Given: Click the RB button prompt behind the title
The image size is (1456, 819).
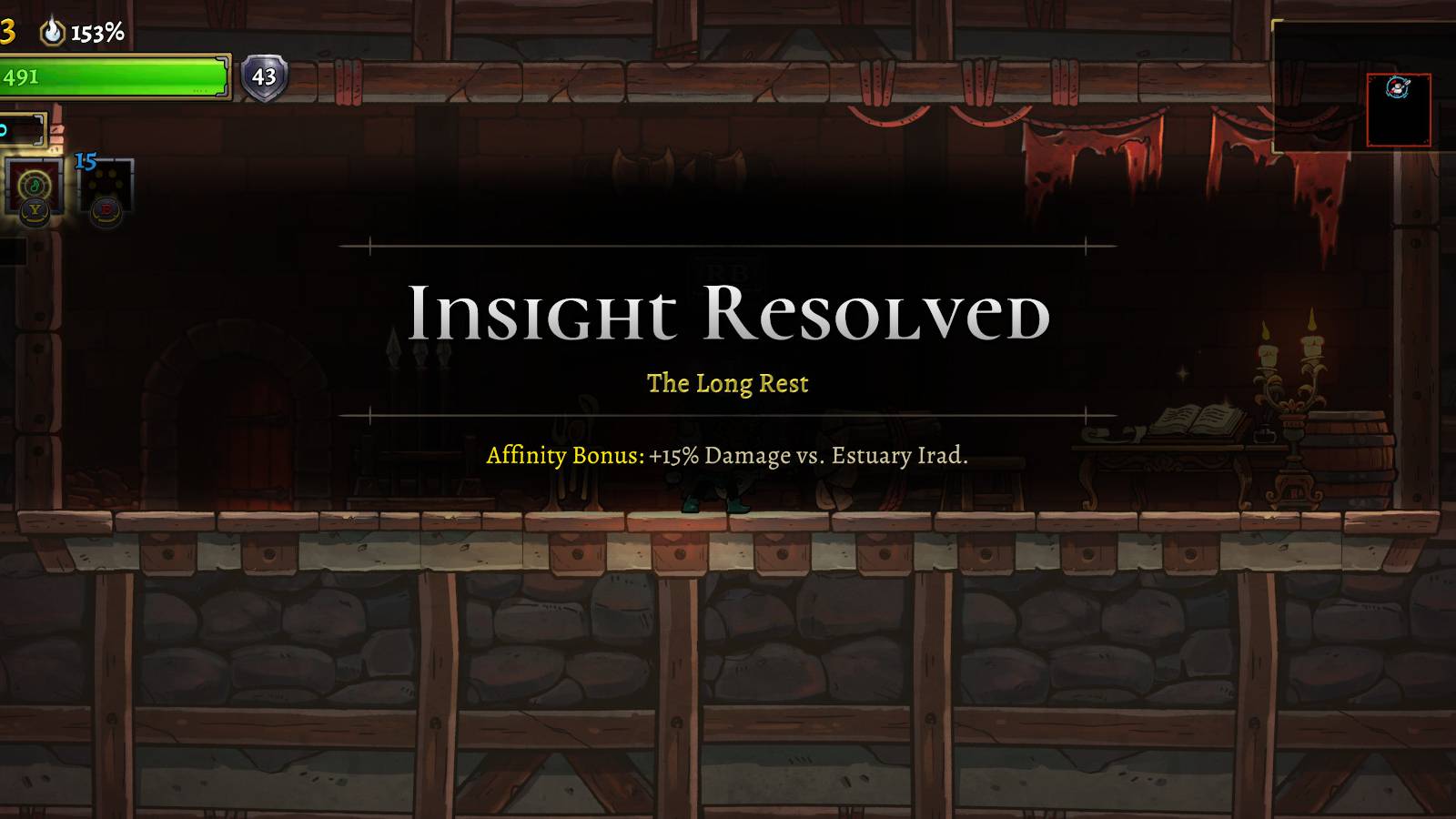Looking at the screenshot, I should coord(728,273).
